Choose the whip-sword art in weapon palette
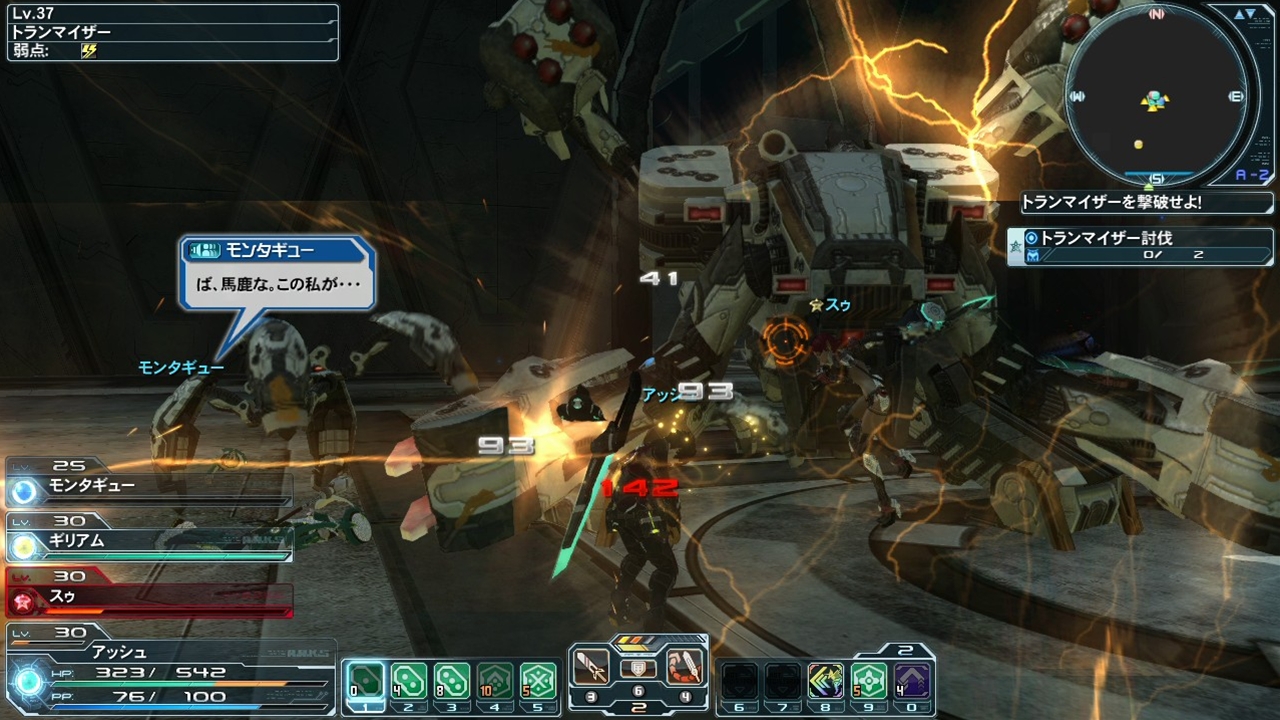Screen dimensions: 1280x720 [x=685, y=667]
